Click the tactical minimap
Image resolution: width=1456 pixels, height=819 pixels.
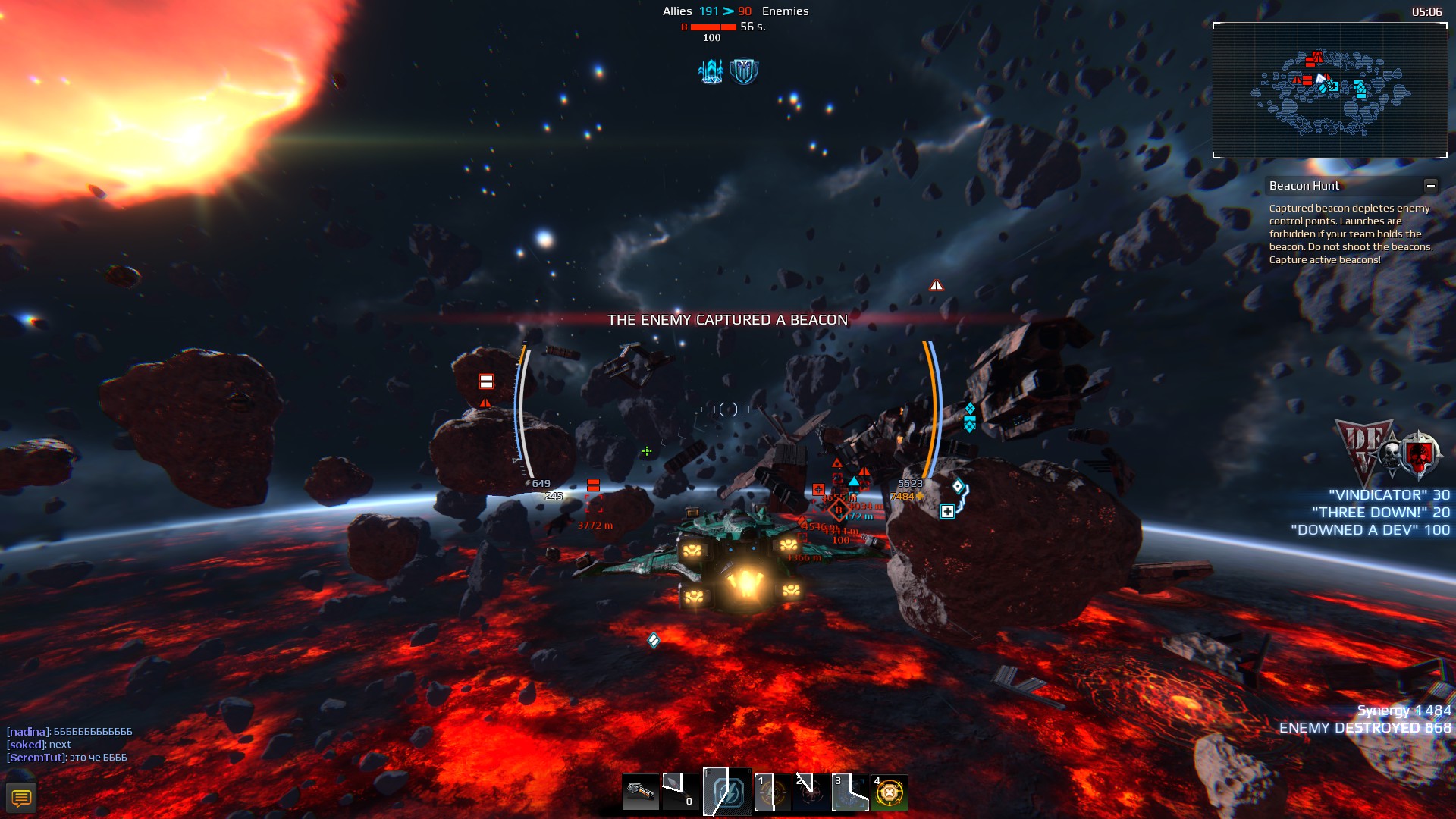(x=1329, y=90)
